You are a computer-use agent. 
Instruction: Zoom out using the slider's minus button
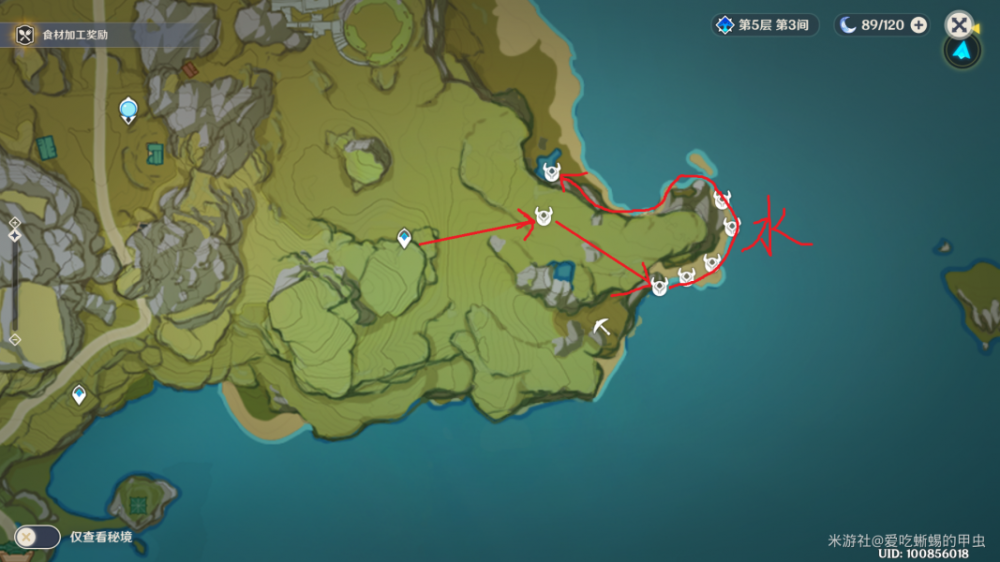coord(14,339)
